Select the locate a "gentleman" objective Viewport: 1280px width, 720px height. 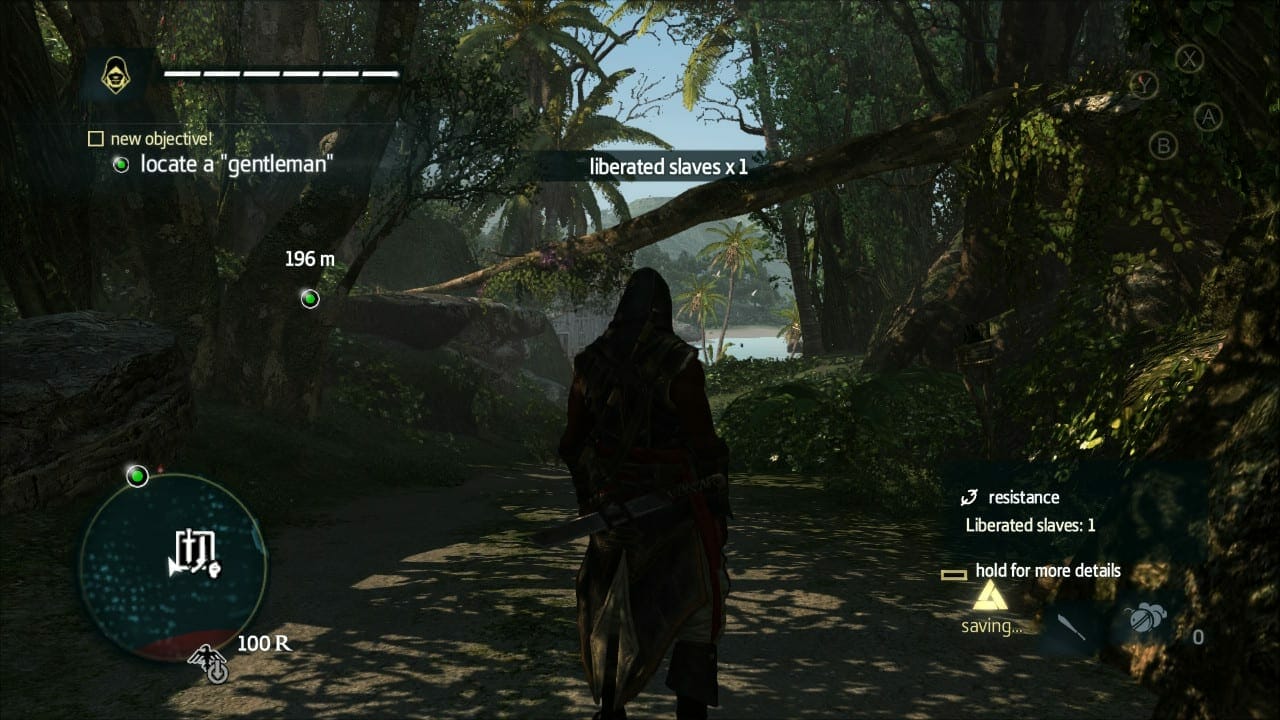(x=236, y=164)
